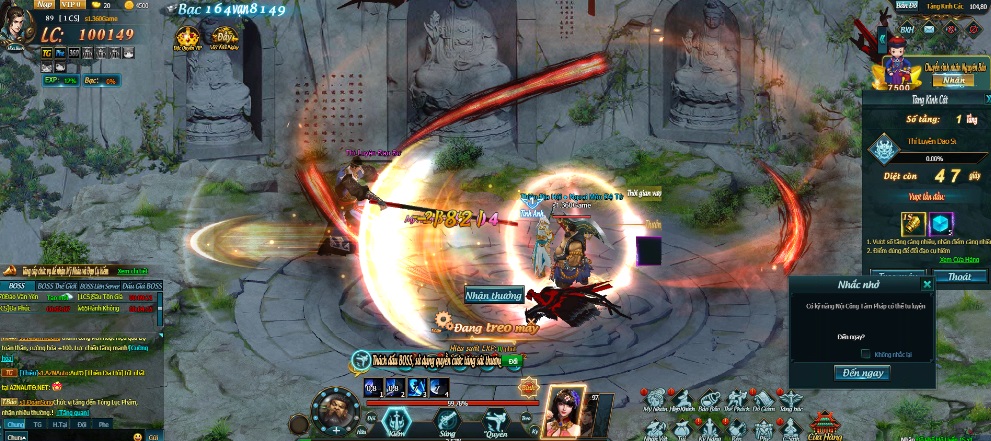Open the Đấu Giá BOSS tab

coord(143,286)
